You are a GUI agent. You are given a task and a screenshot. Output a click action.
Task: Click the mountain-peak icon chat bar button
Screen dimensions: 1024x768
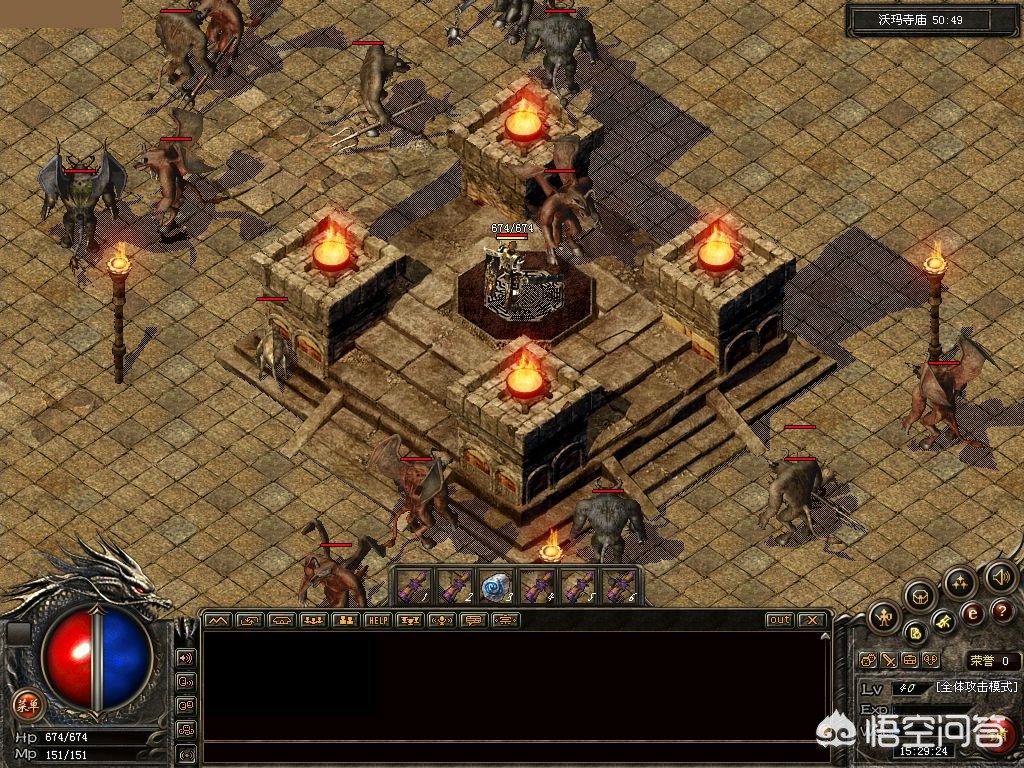(217, 620)
